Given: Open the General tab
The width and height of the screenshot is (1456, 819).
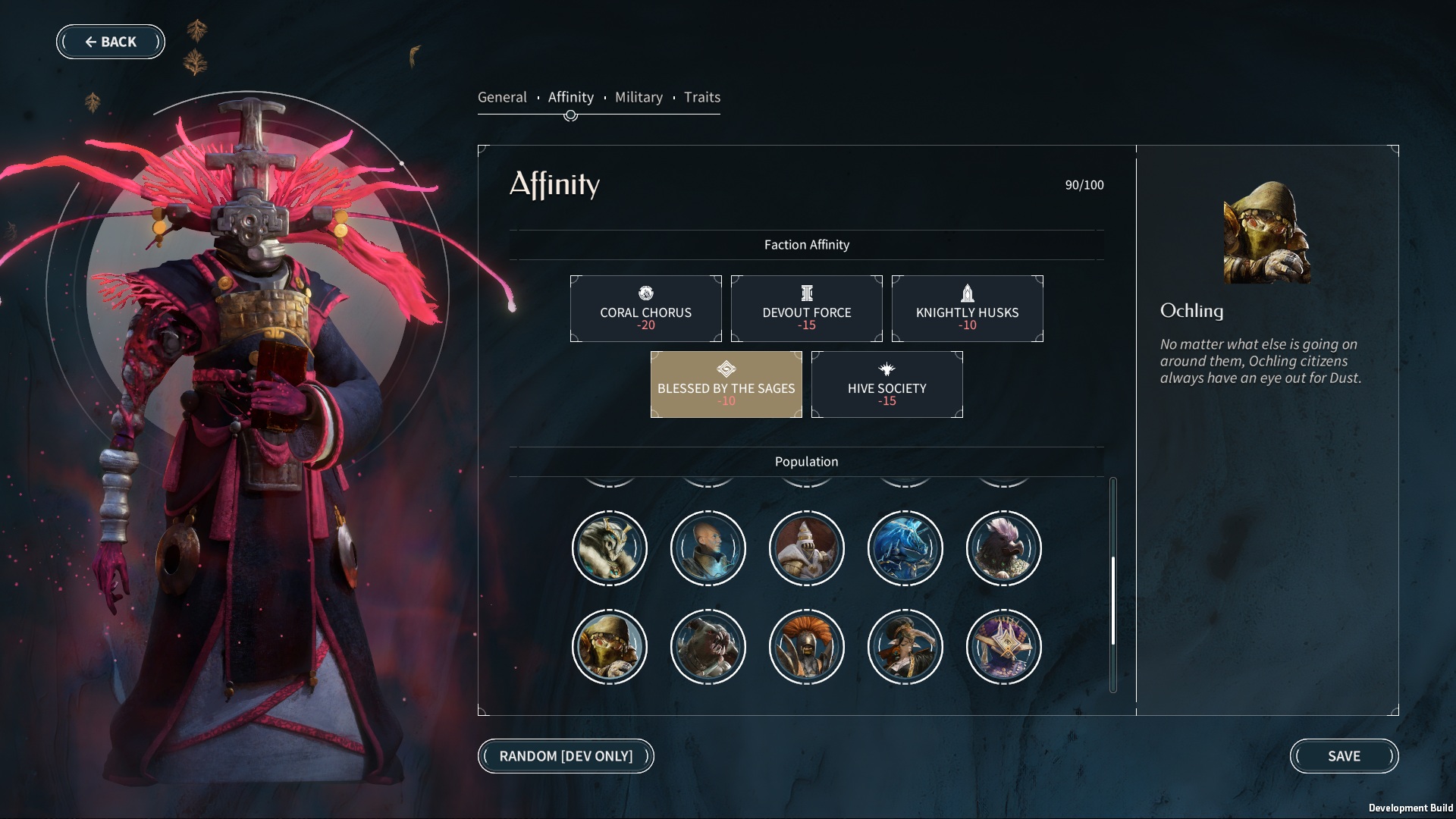Looking at the screenshot, I should 502,97.
